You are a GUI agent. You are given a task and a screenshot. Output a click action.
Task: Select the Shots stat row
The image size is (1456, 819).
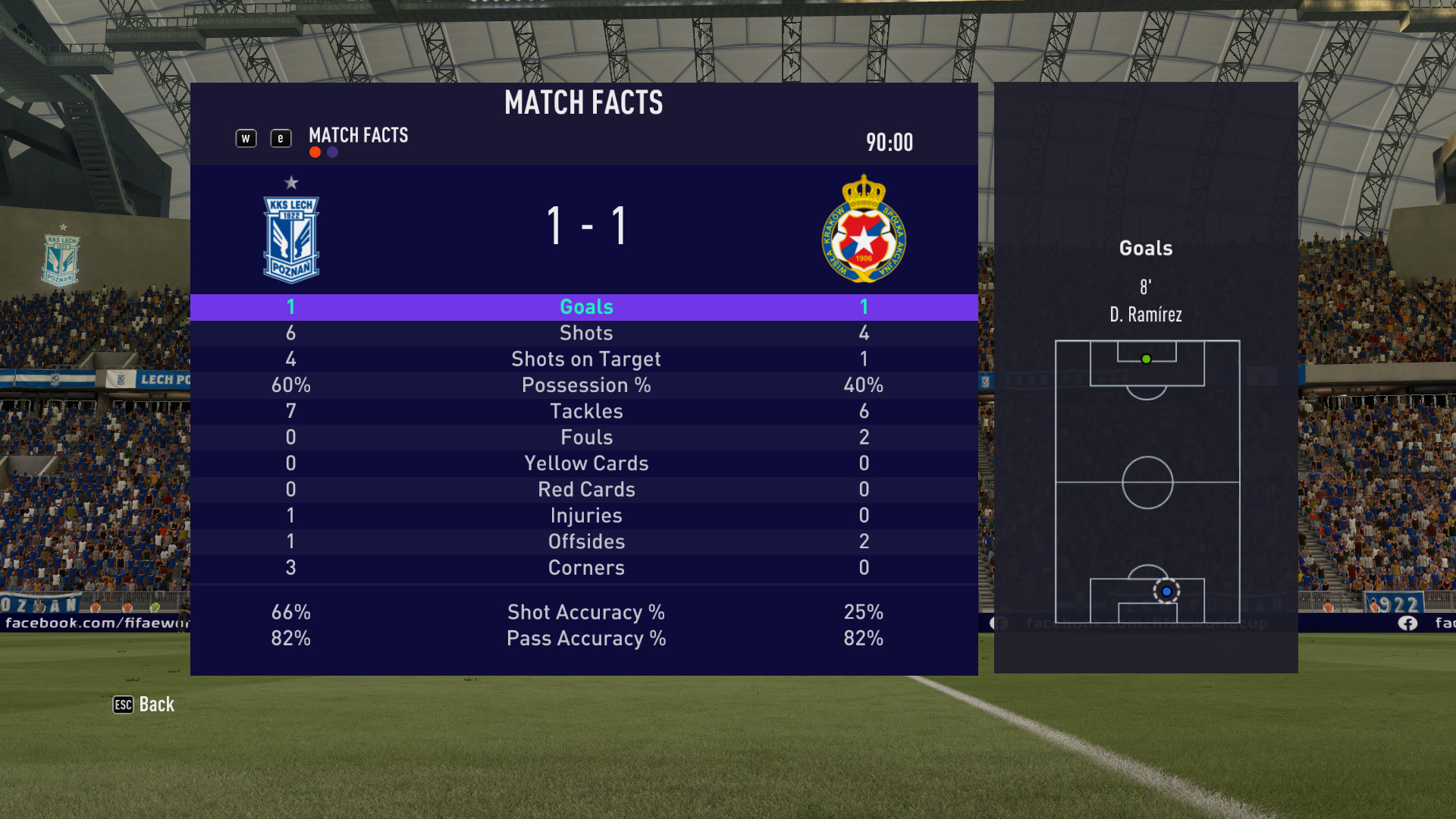[585, 333]
